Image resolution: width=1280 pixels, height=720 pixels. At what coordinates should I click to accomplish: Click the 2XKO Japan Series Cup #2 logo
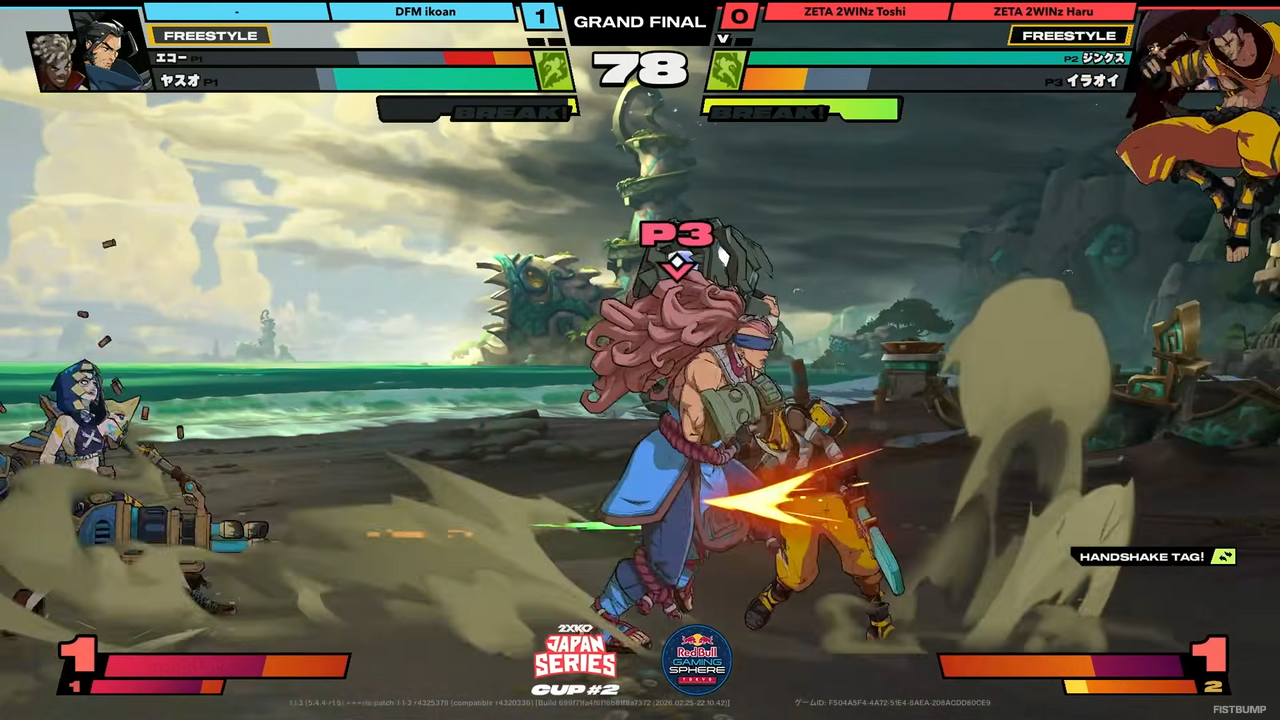[575, 657]
